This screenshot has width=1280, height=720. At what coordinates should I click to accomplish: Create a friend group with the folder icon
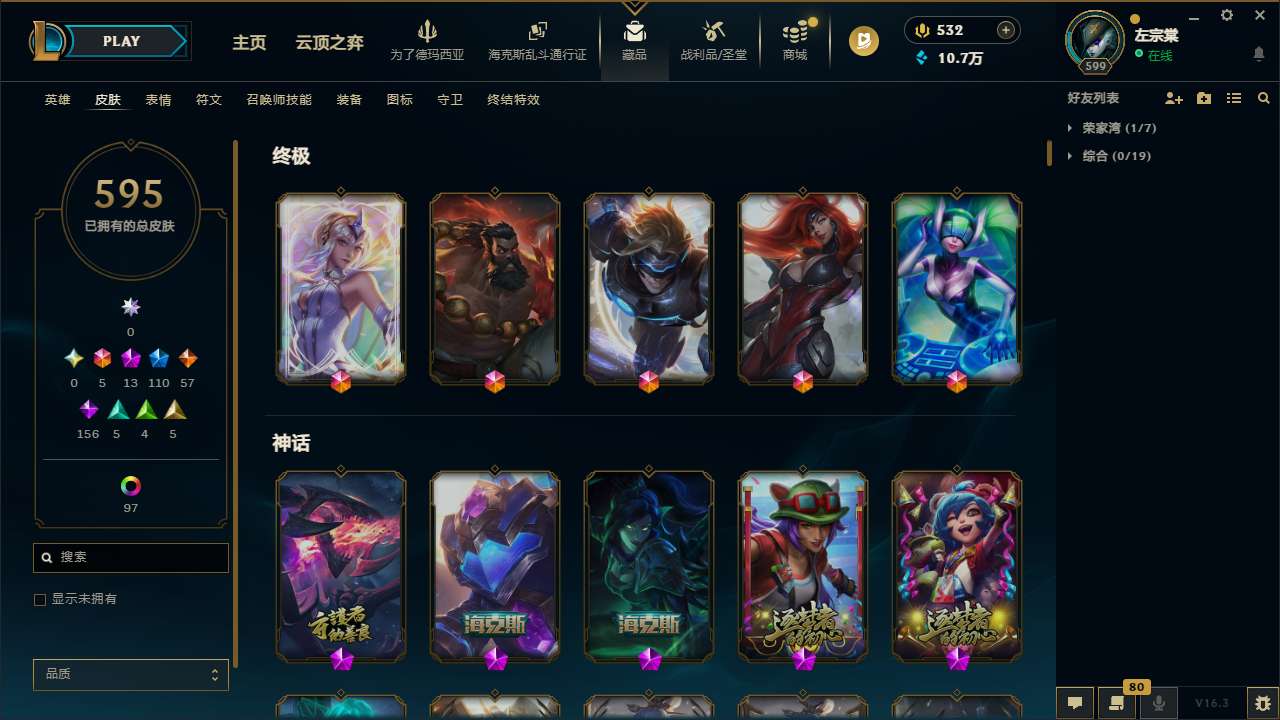tap(1204, 98)
